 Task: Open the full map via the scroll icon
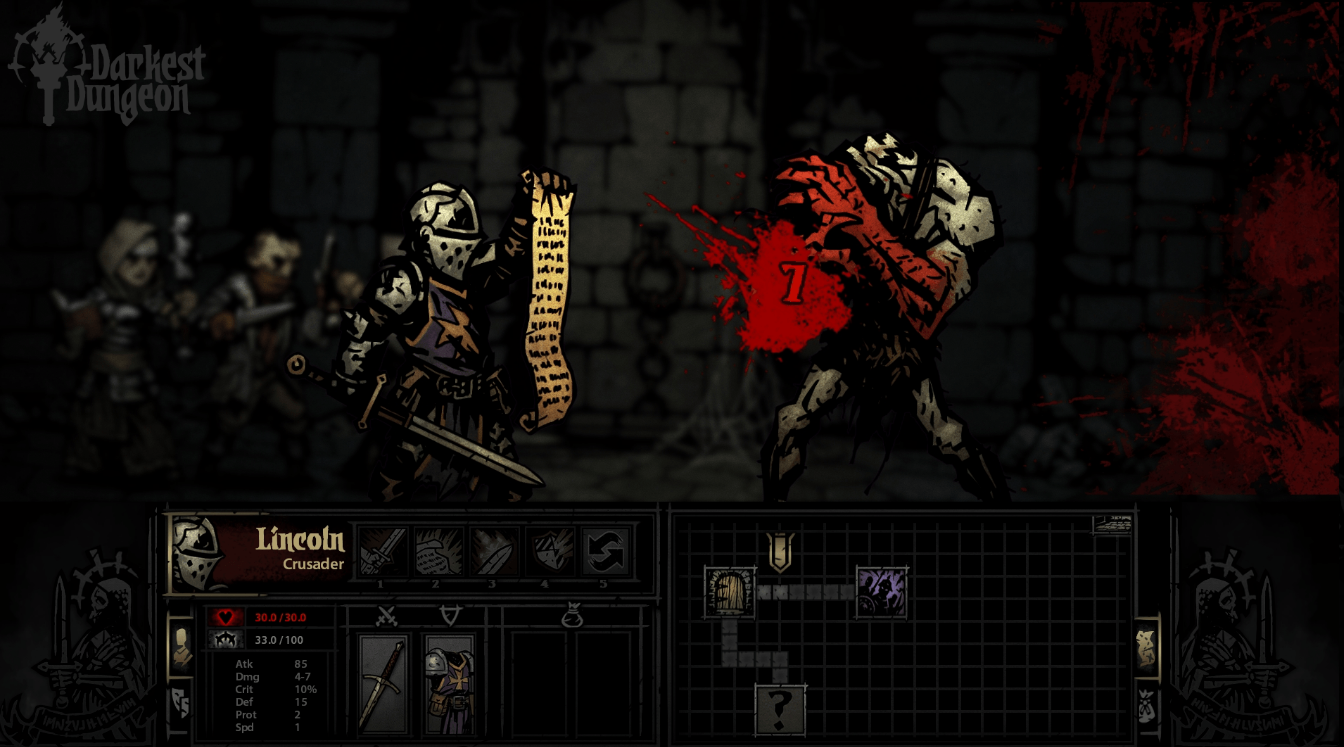[x=1115, y=523]
